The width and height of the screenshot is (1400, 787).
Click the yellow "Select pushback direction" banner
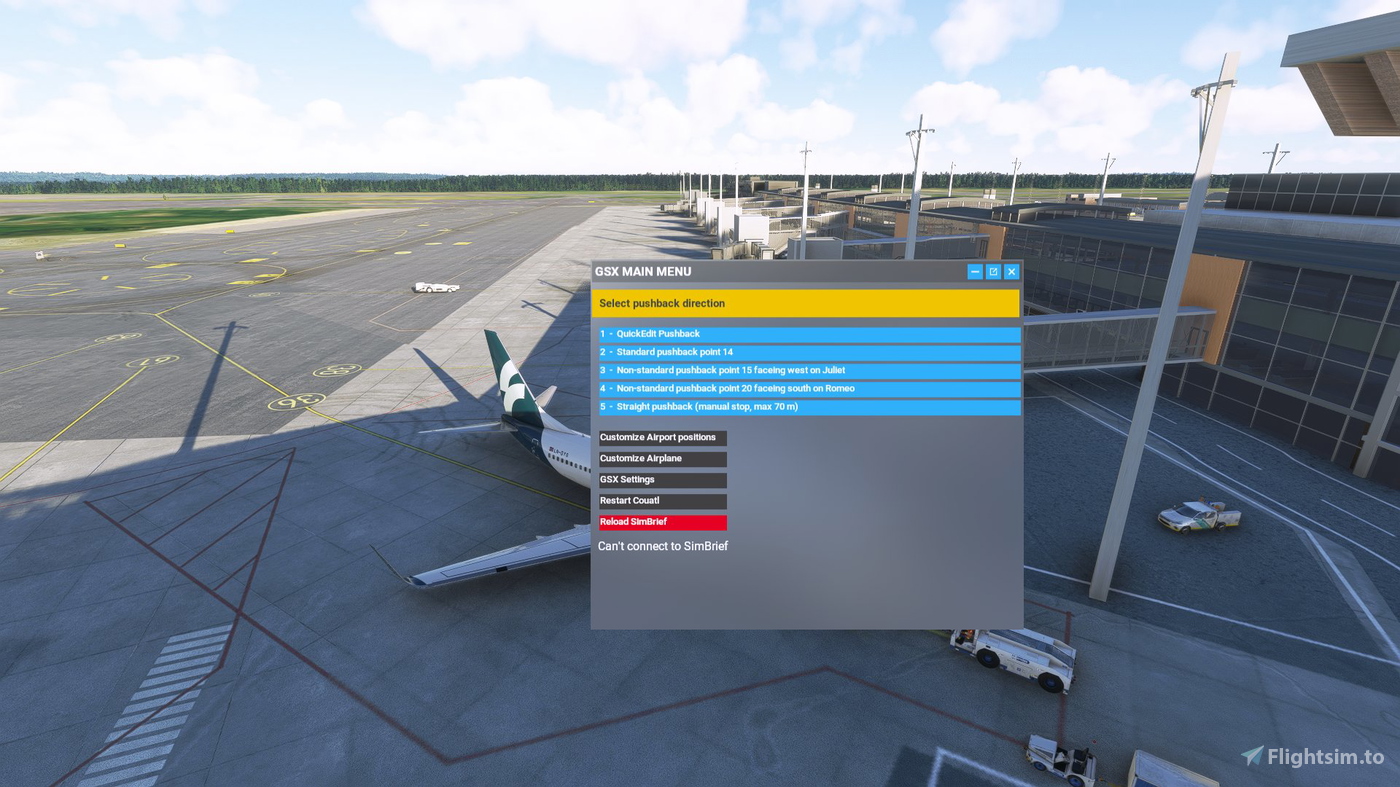806,303
